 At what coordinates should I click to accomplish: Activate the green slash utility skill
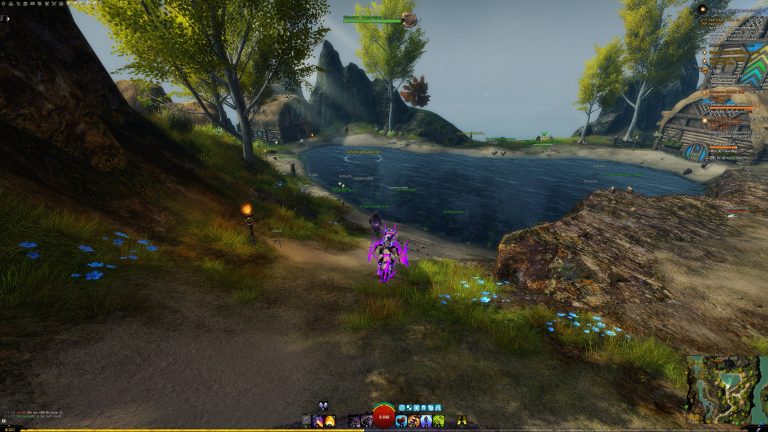click(439, 421)
